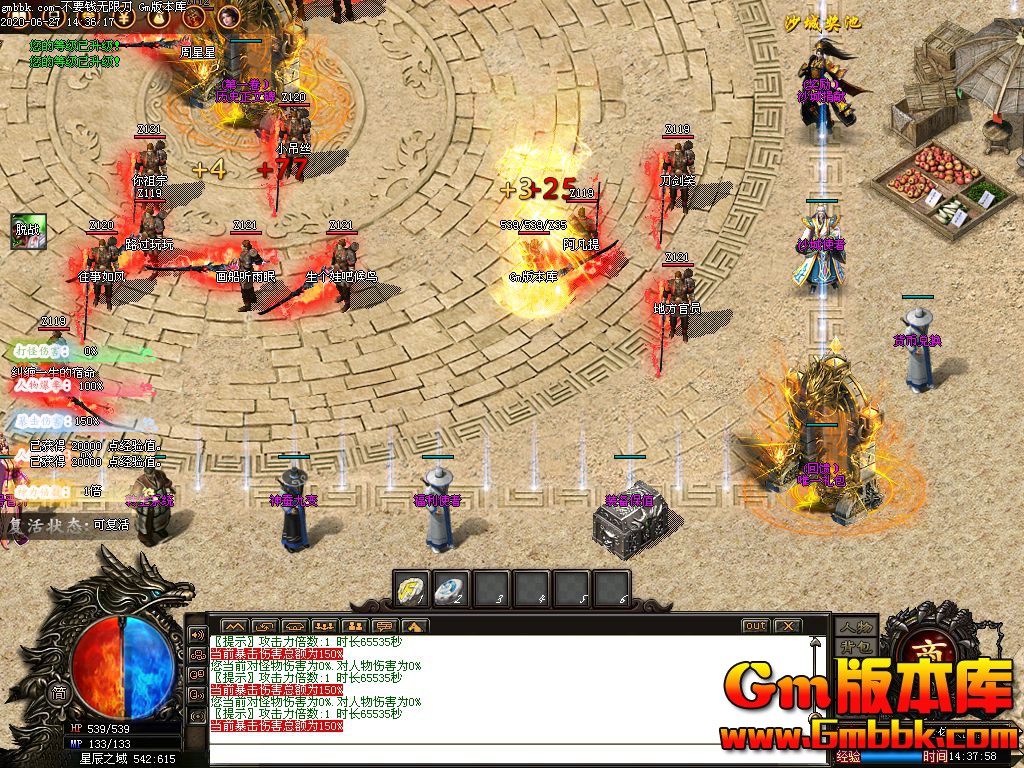Viewport: 1024px width, 768px height.
Task: Open the 背包 backpack button
Action: tap(856, 647)
